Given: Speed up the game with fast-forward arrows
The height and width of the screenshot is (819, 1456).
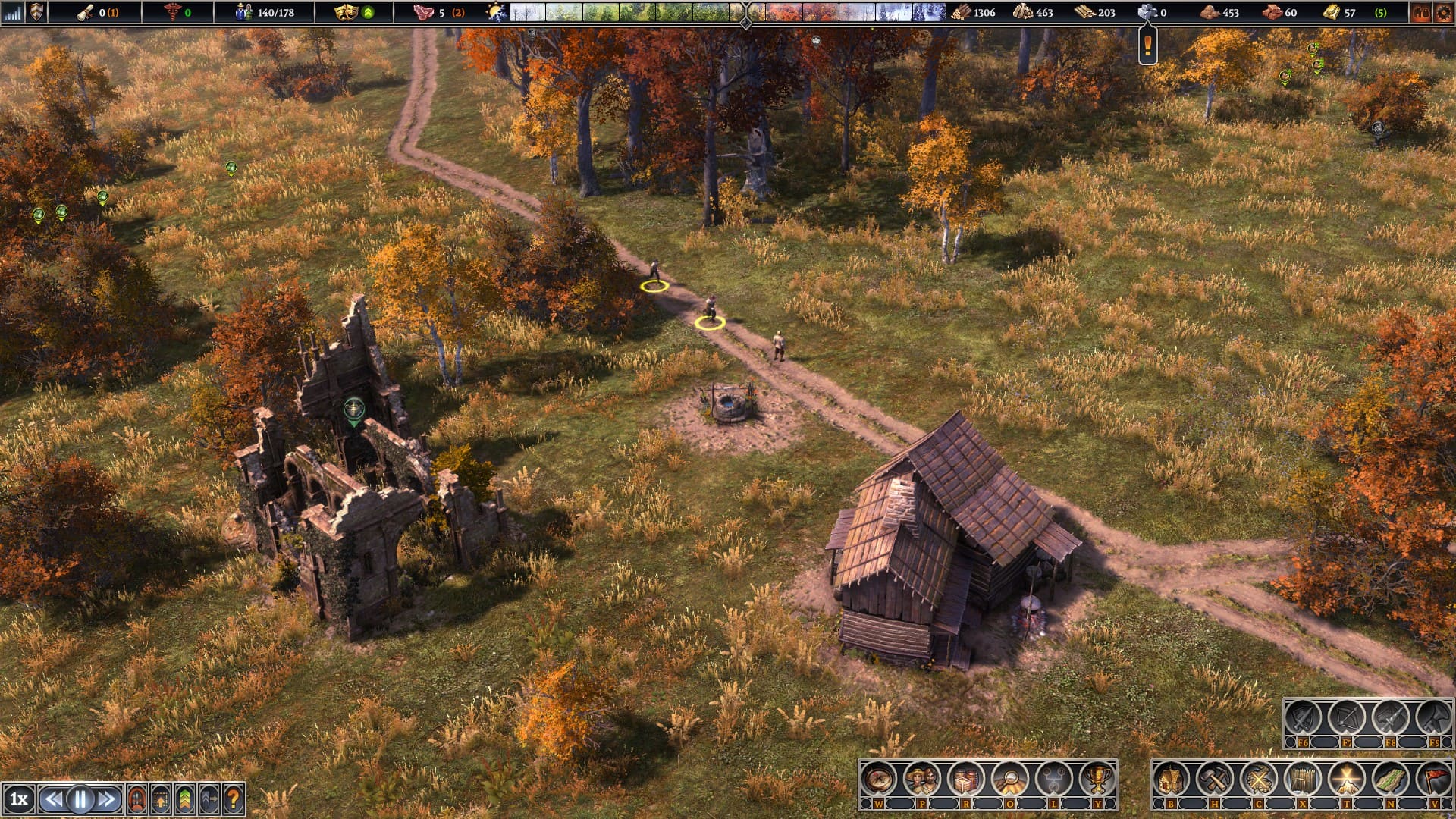Looking at the screenshot, I should [x=107, y=799].
